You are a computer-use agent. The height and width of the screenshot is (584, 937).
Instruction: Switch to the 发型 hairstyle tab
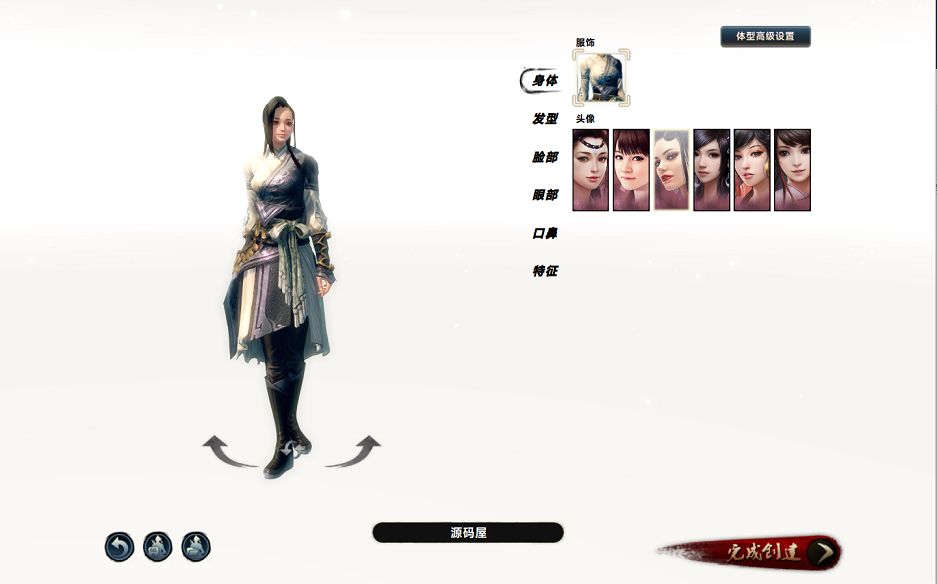(545, 119)
